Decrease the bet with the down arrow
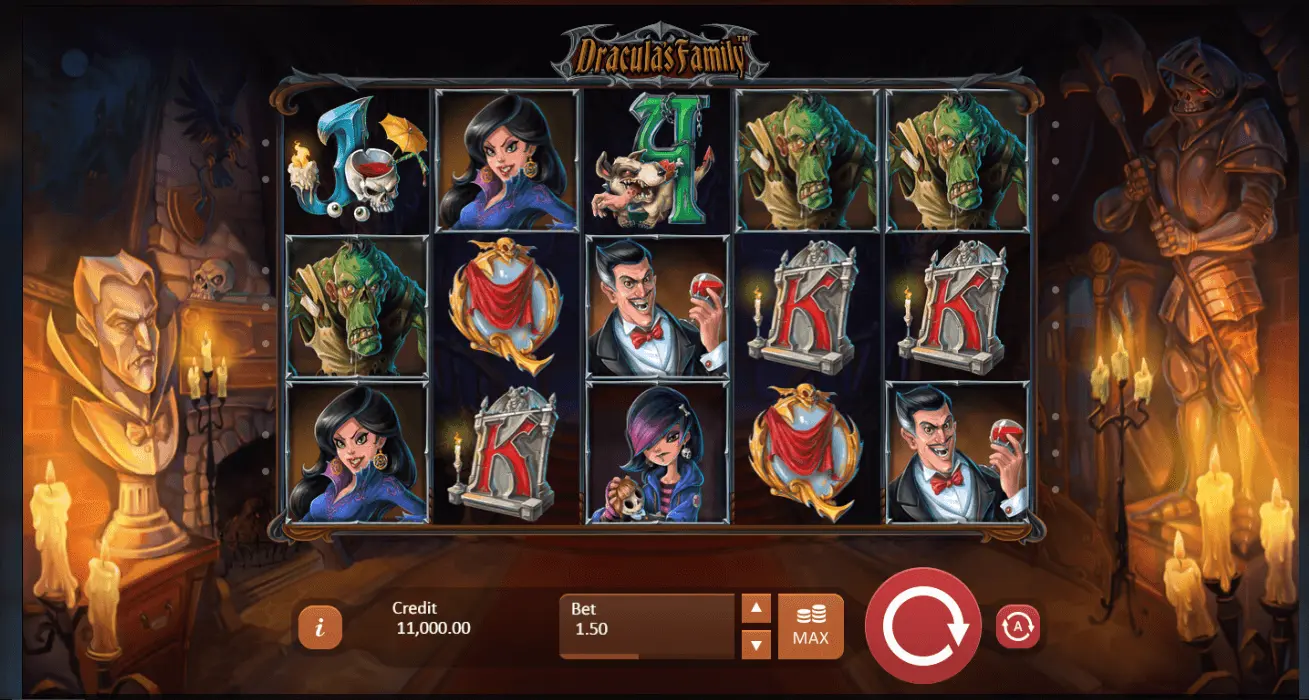This screenshot has height=700, width=1309. 756,644
